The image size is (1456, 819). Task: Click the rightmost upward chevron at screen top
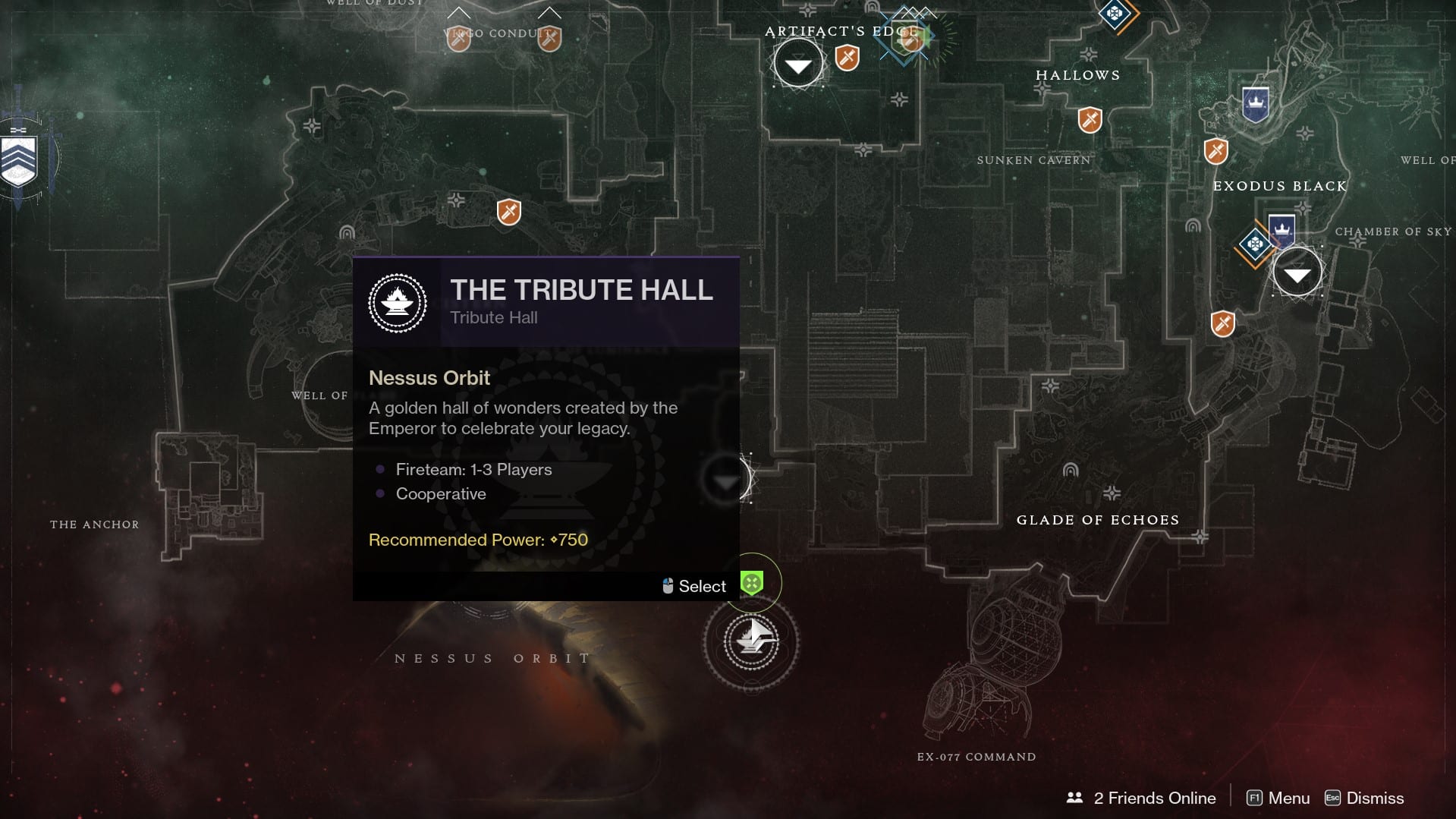548,13
